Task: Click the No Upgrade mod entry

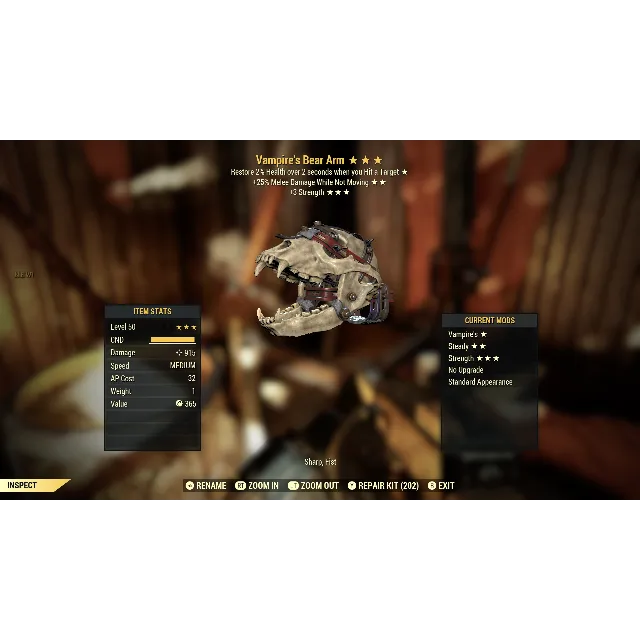Action: pos(467,370)
